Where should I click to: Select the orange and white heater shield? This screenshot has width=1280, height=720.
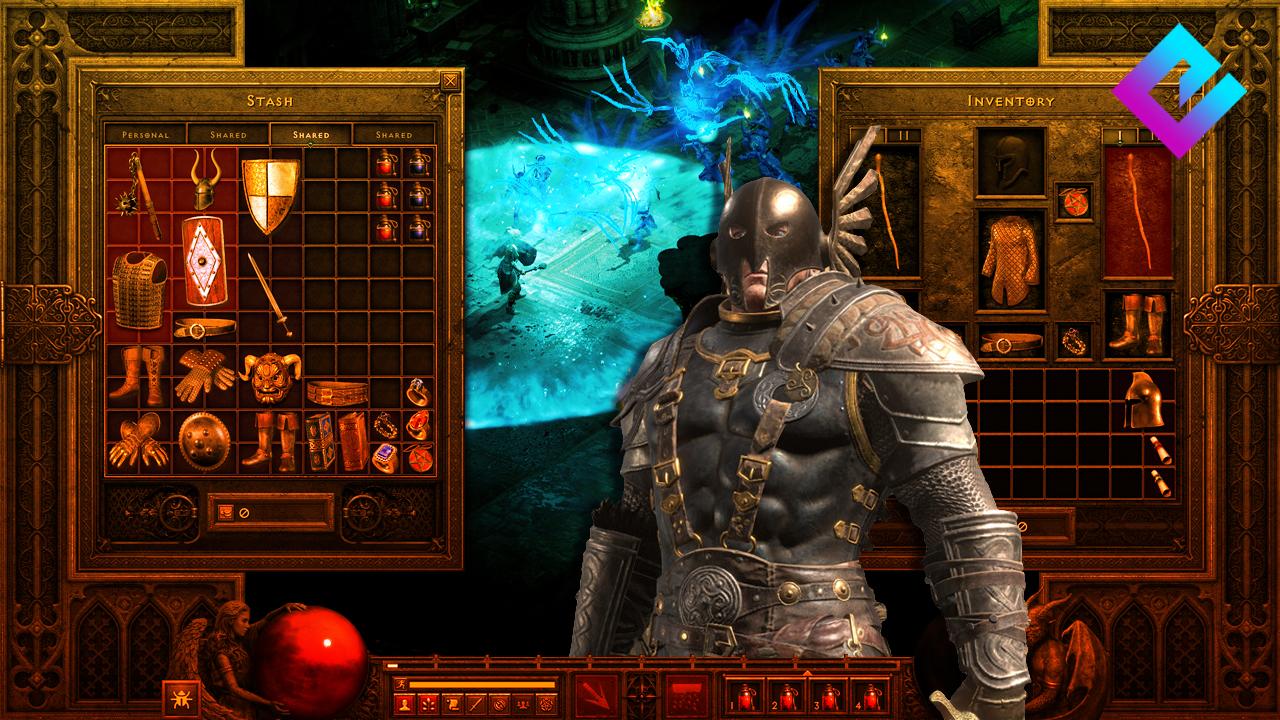270,195
